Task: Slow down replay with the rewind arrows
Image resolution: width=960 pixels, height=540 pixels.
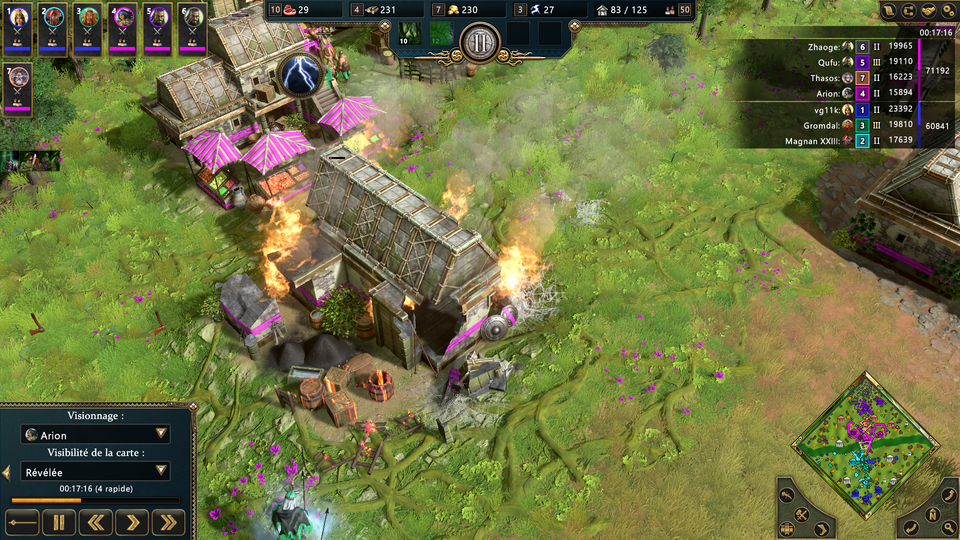Action: point(95,521)
